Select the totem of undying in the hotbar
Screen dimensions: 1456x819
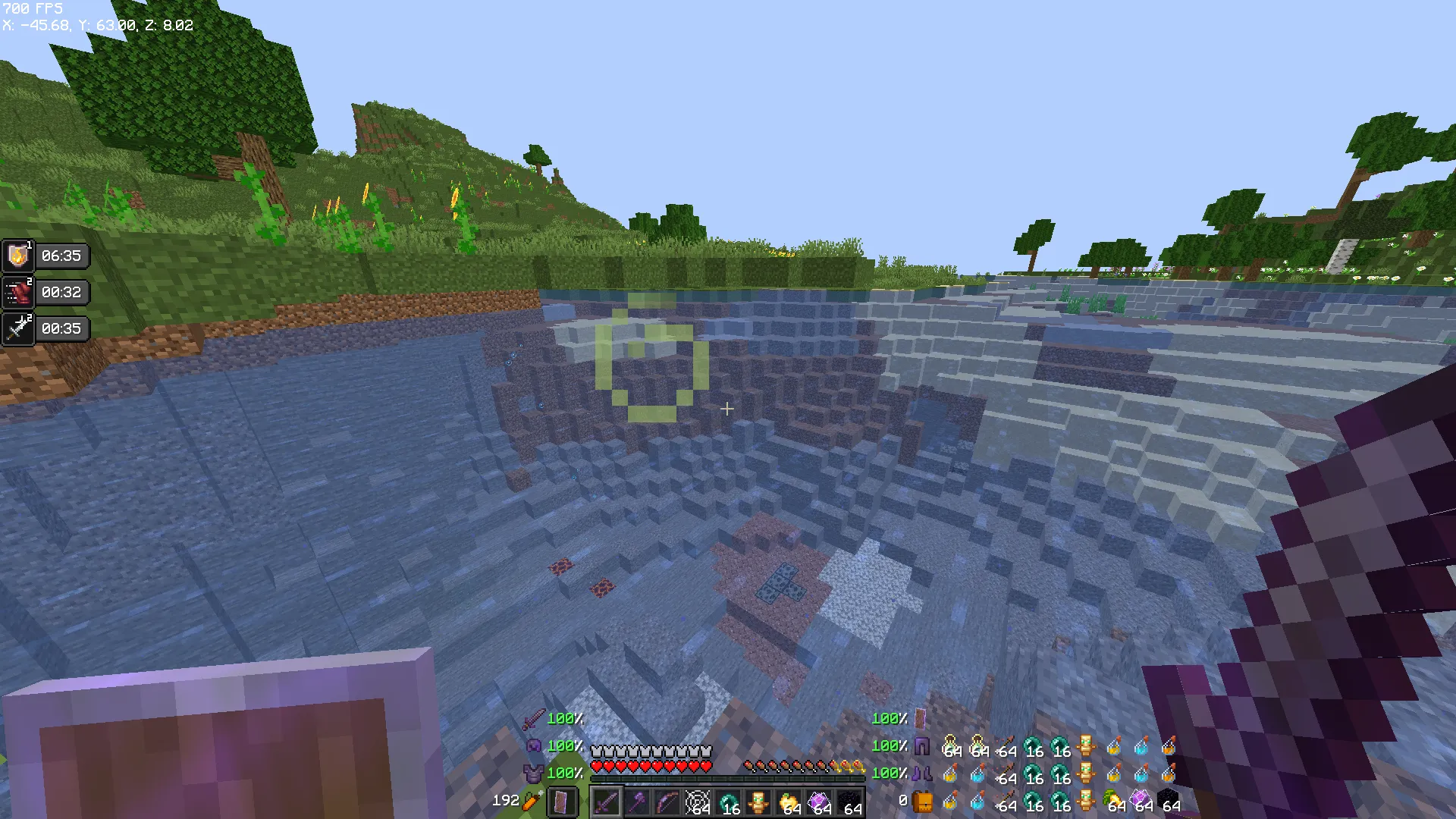click(x=760, y=803)
